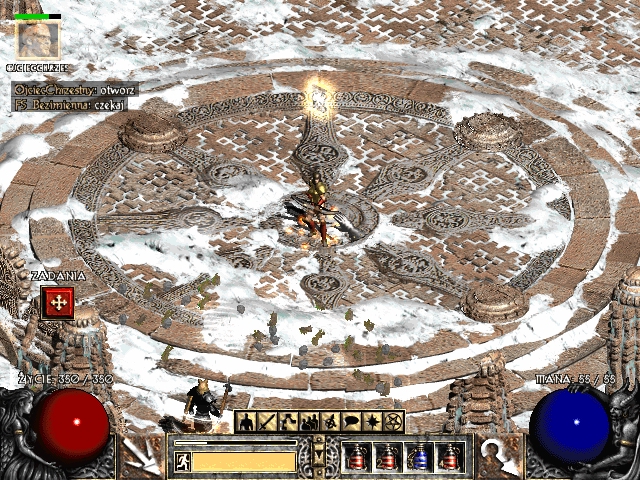Viewport: 640px width, 480px height.
Task: Show the skill tree panel
Action: tap(287, 422)
